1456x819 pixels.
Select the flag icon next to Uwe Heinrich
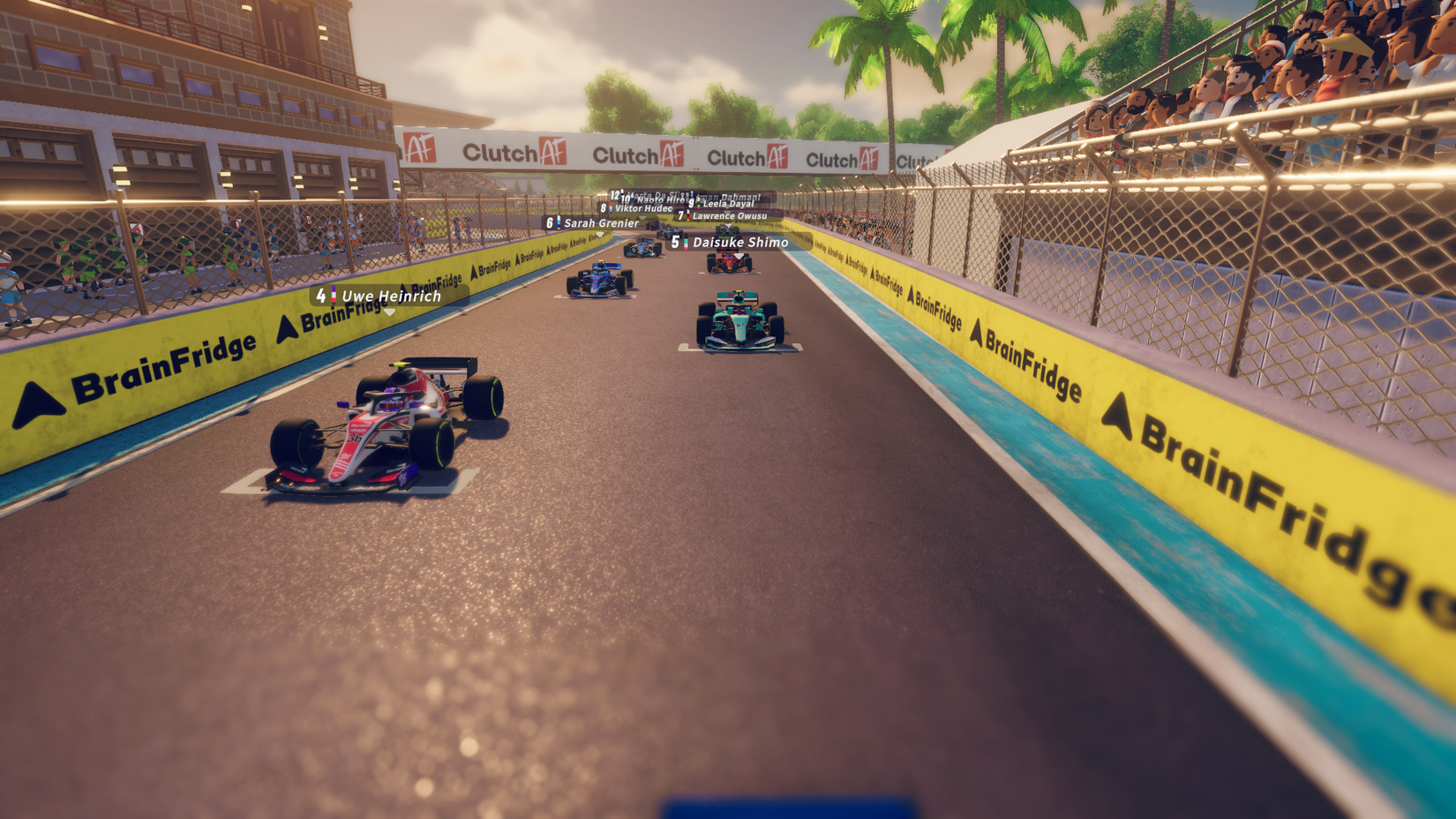tap(334, 294)
